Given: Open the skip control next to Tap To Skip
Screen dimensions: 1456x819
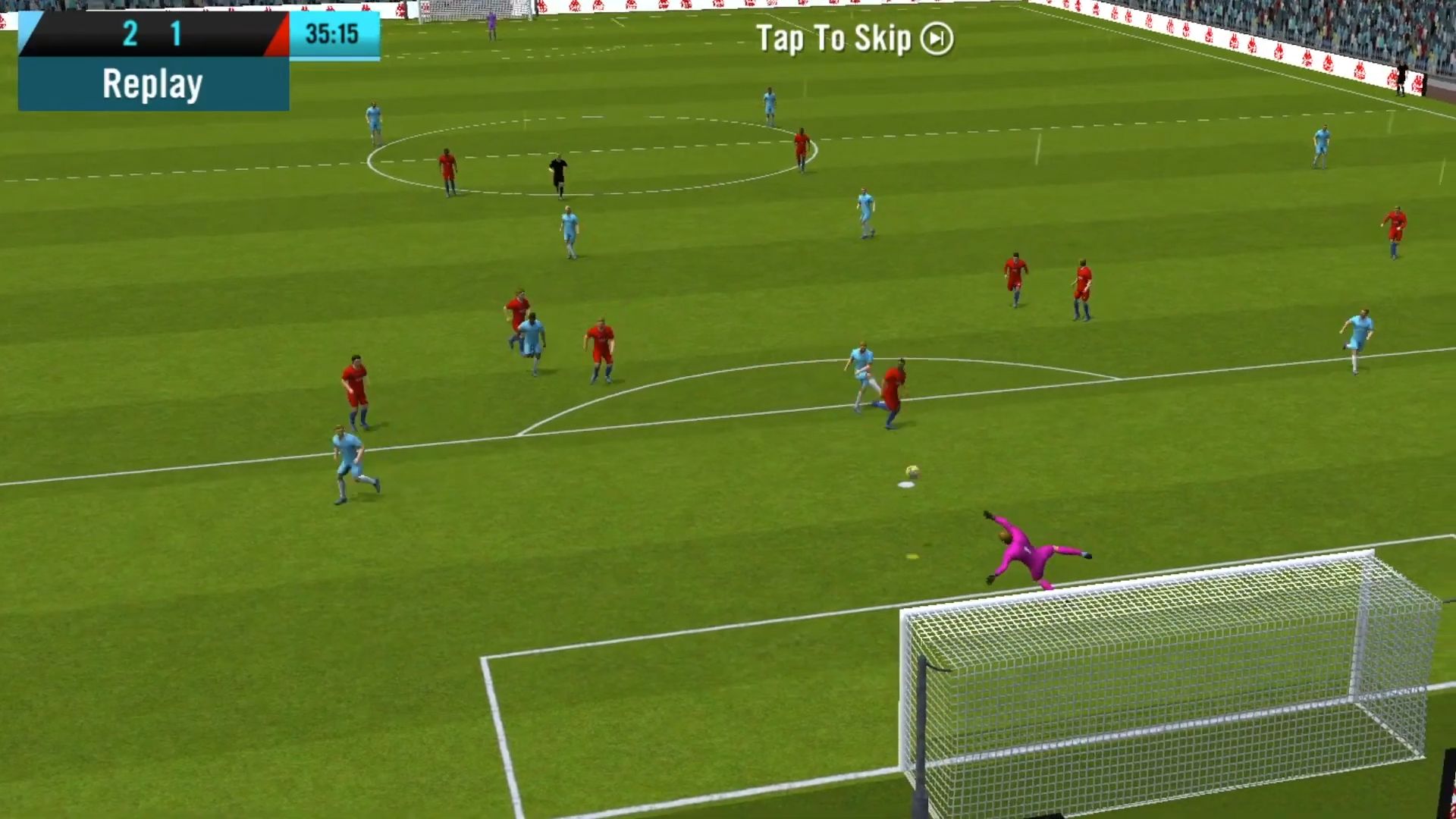Looking at the screenshot, I should click(937, 40).
